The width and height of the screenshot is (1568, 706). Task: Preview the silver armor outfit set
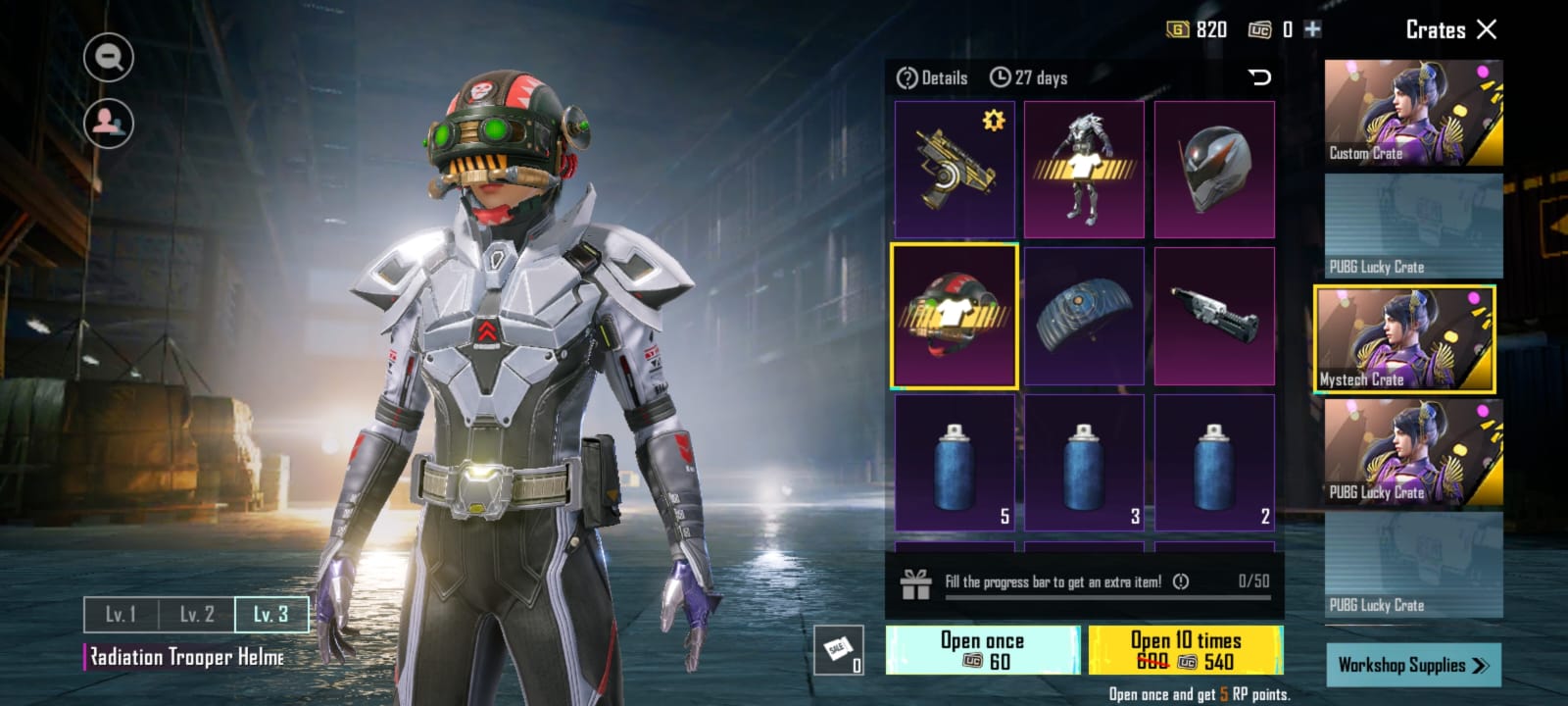click(x=1084, y=169)
